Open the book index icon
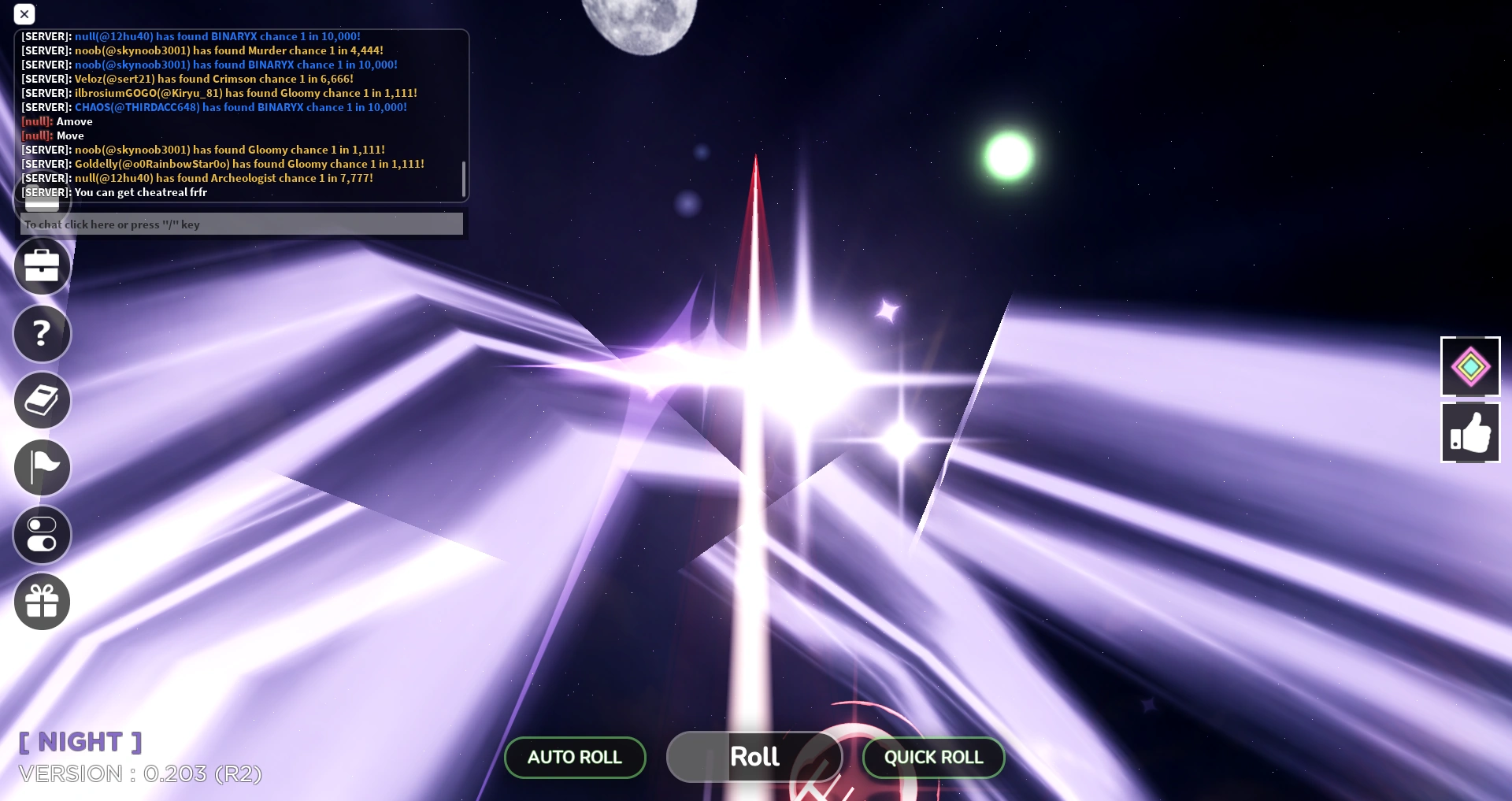This screenshot has width=1512, height=801. pos(42,400)
